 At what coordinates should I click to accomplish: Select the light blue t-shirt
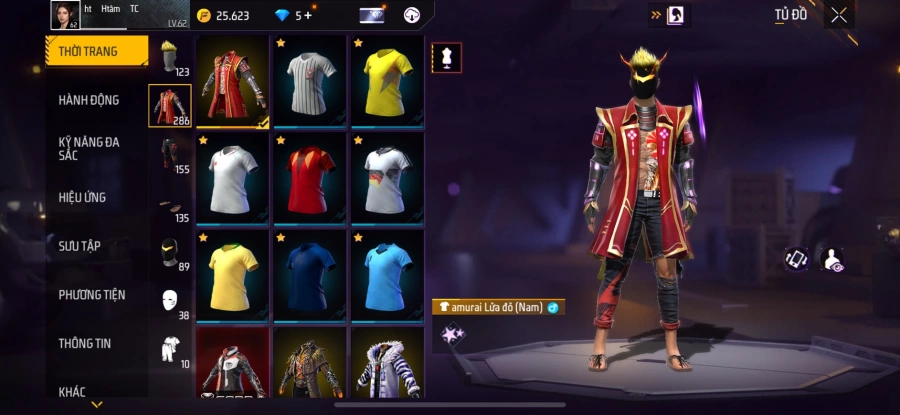[x=388, y=274]
